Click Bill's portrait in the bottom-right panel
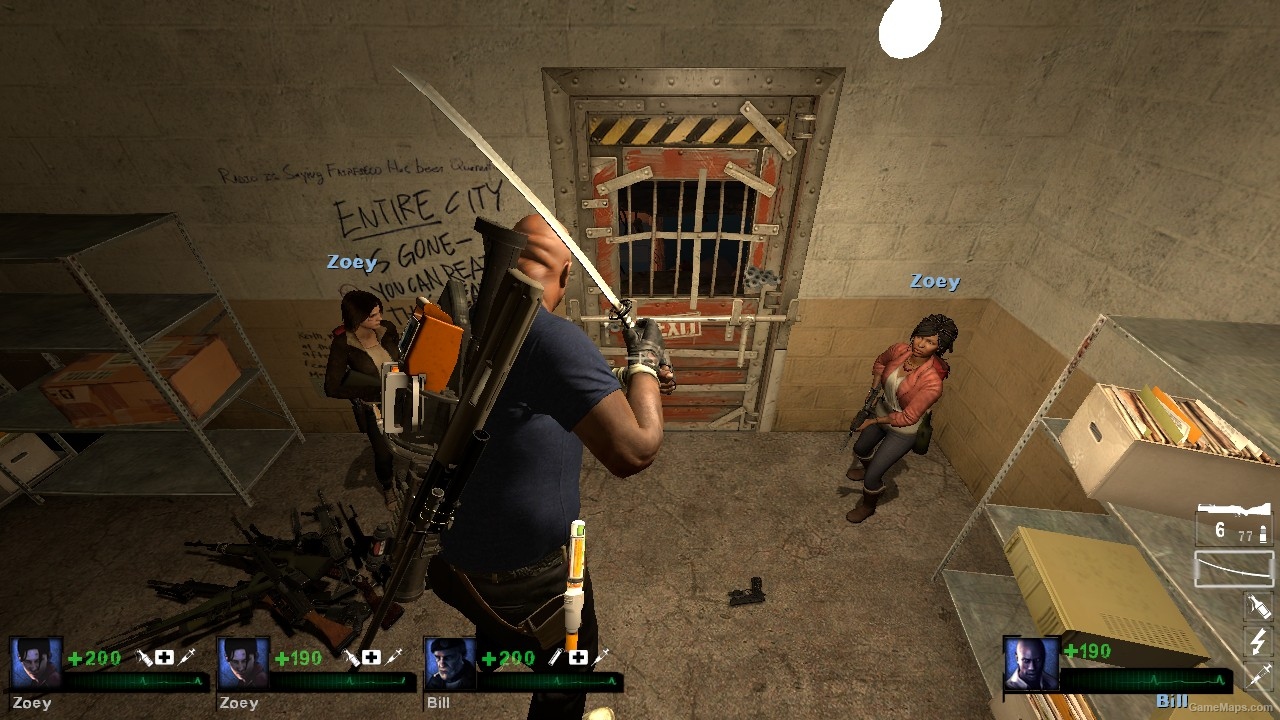The image size is (1280, 720). coord(1032,662)
